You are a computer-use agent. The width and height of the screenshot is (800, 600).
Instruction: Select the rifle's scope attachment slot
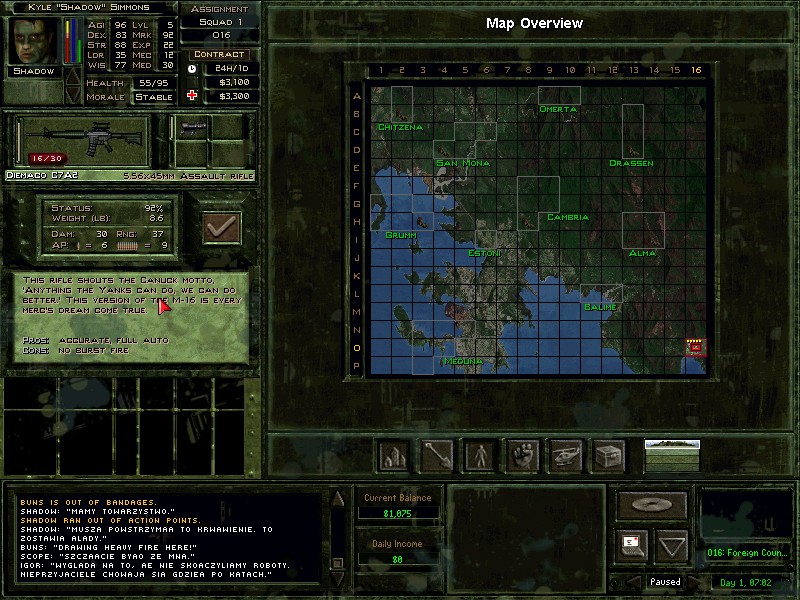tap(193, 128)
